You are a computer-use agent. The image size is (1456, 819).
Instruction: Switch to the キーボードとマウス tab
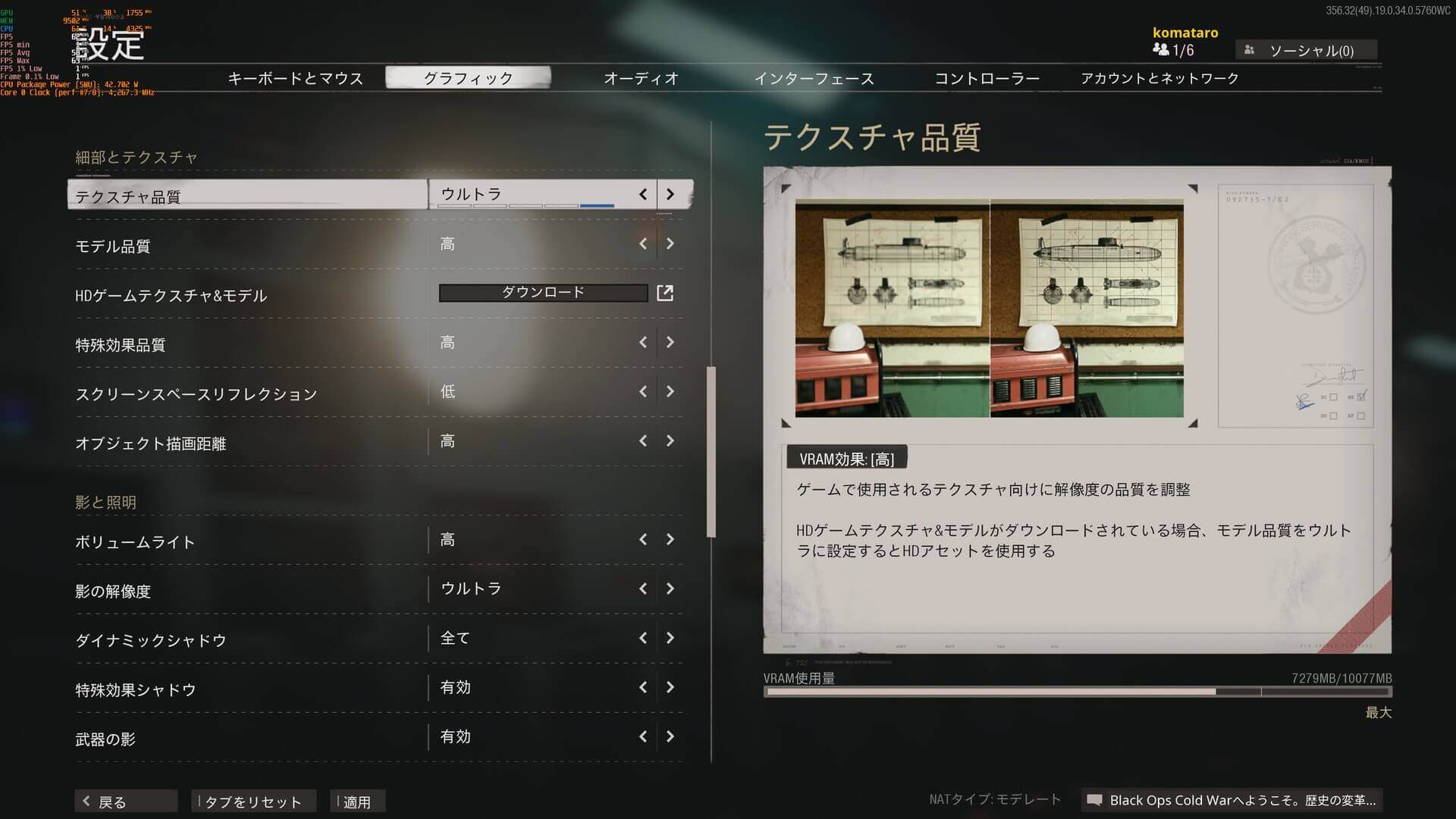tap(295, 78)
